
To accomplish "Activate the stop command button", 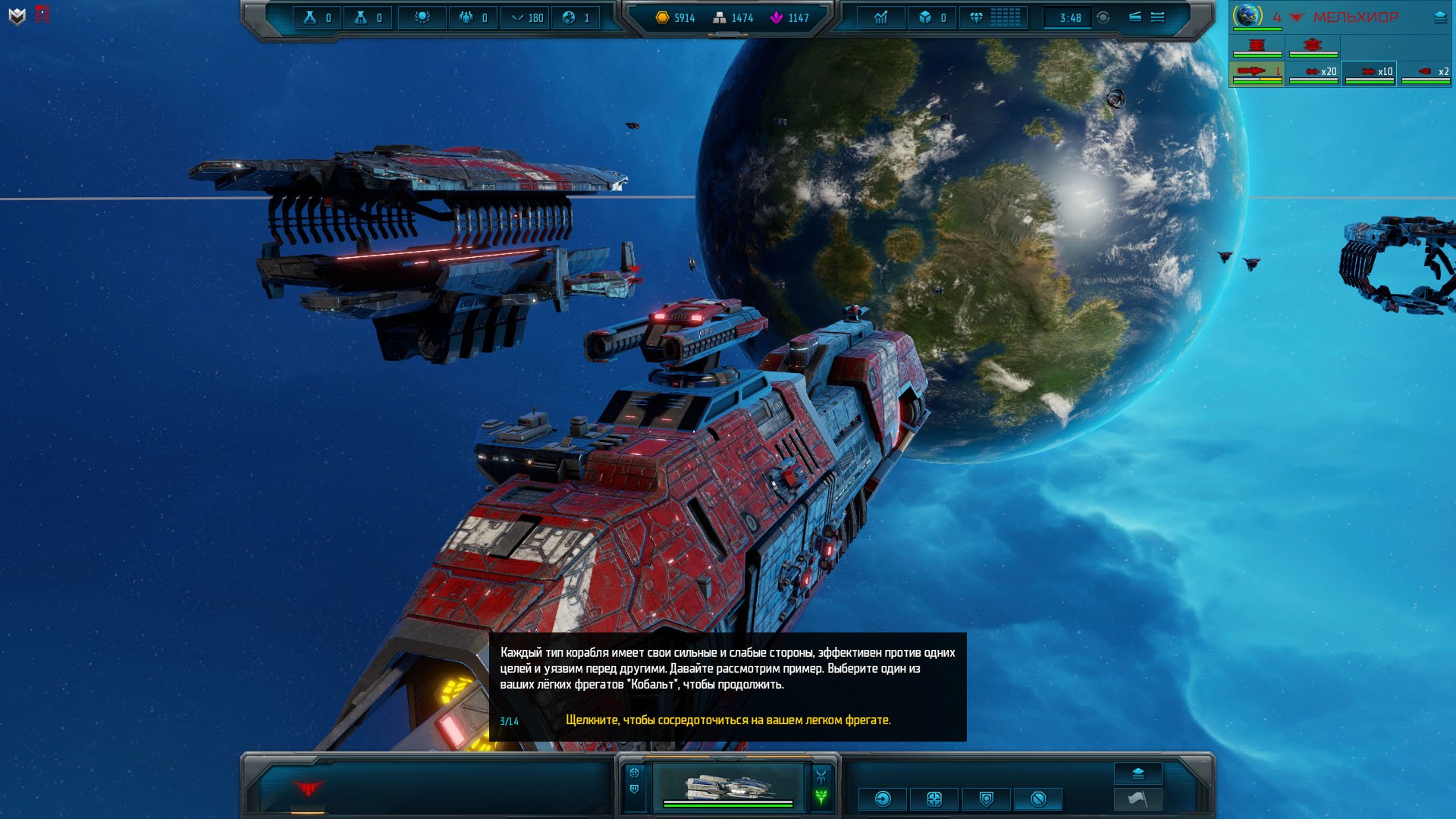I will 1038,799.
